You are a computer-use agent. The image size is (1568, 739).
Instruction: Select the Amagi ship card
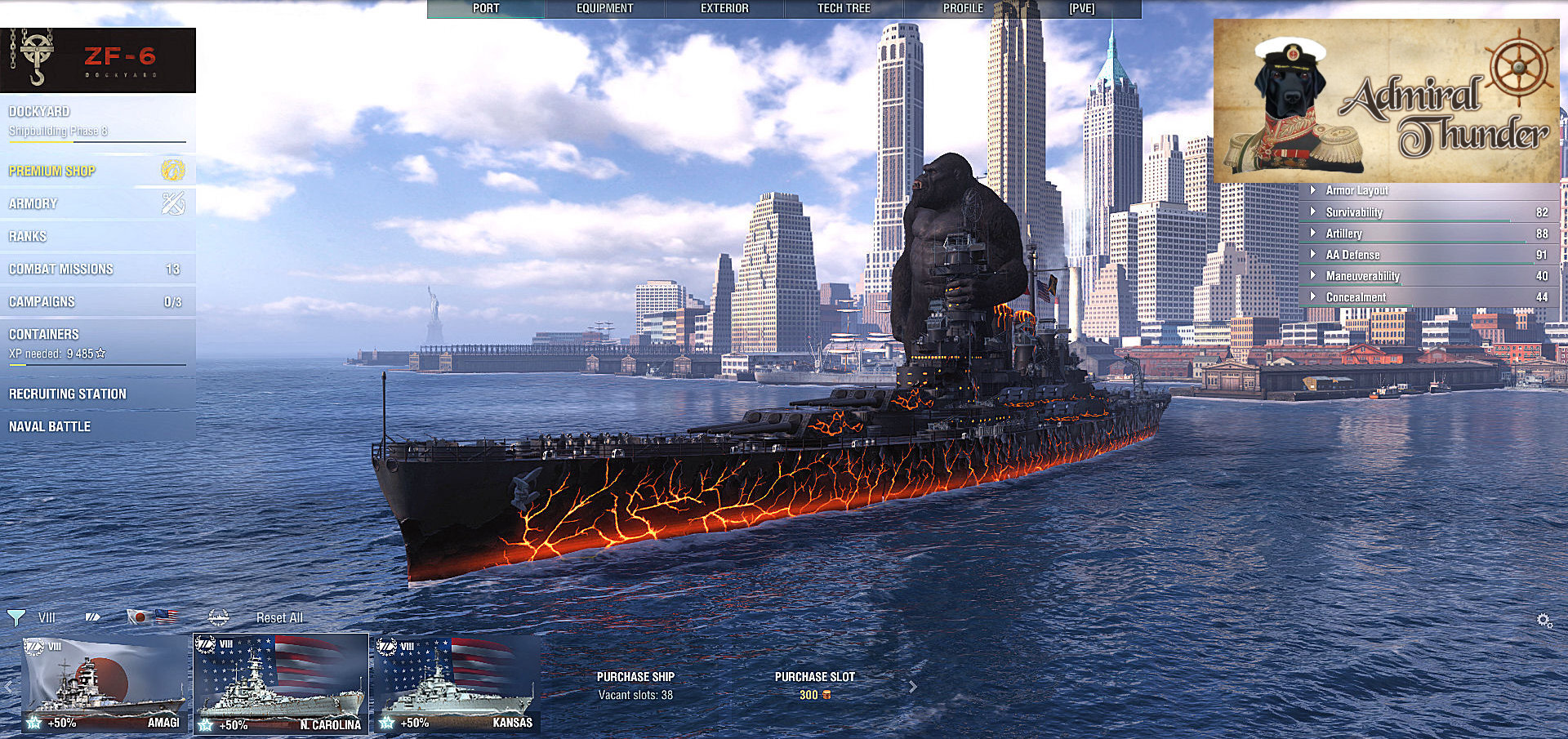(x=105, y=684)
